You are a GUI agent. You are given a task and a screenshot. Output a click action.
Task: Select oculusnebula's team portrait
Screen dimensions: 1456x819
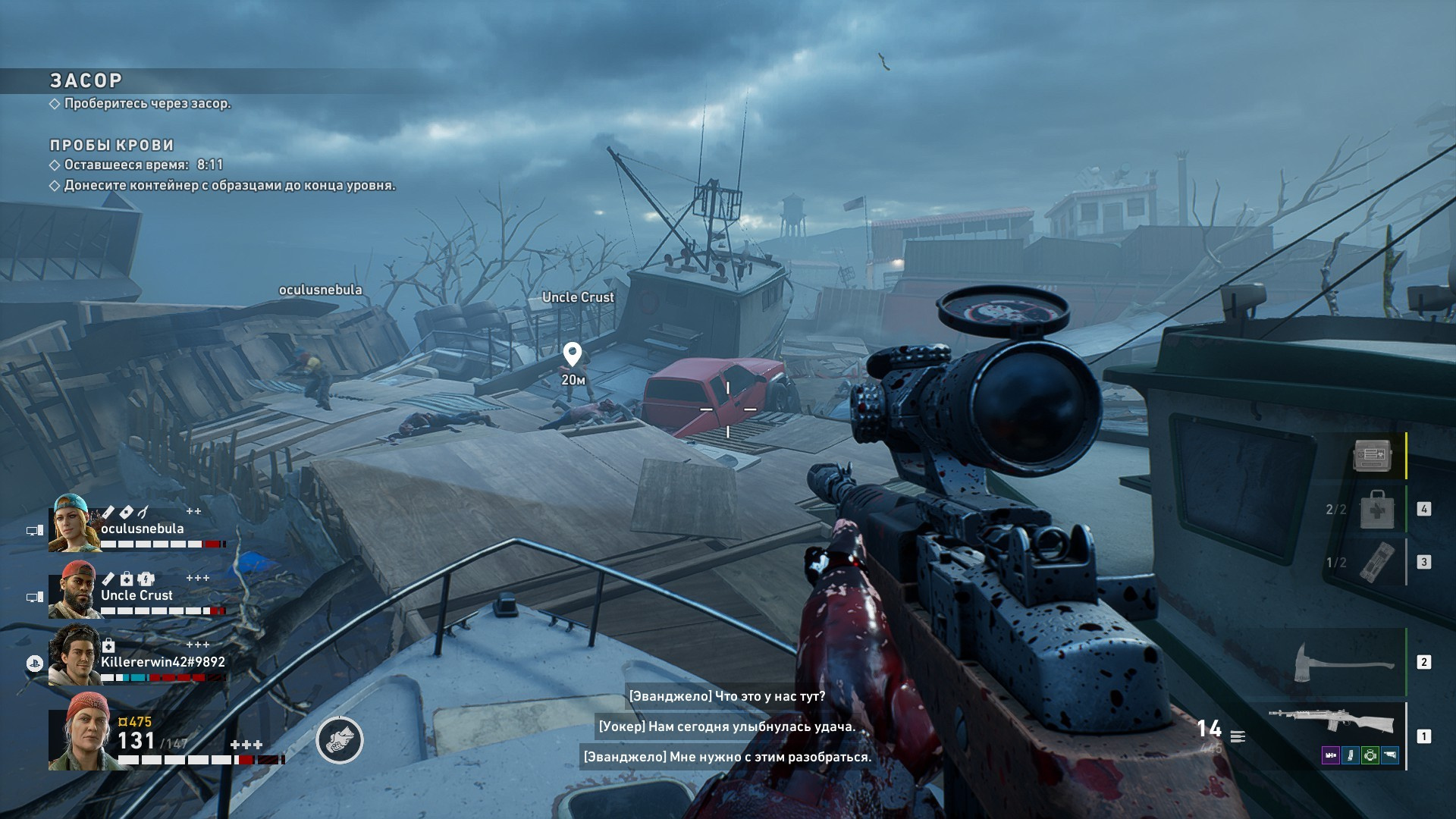click(x=74, y=523)
